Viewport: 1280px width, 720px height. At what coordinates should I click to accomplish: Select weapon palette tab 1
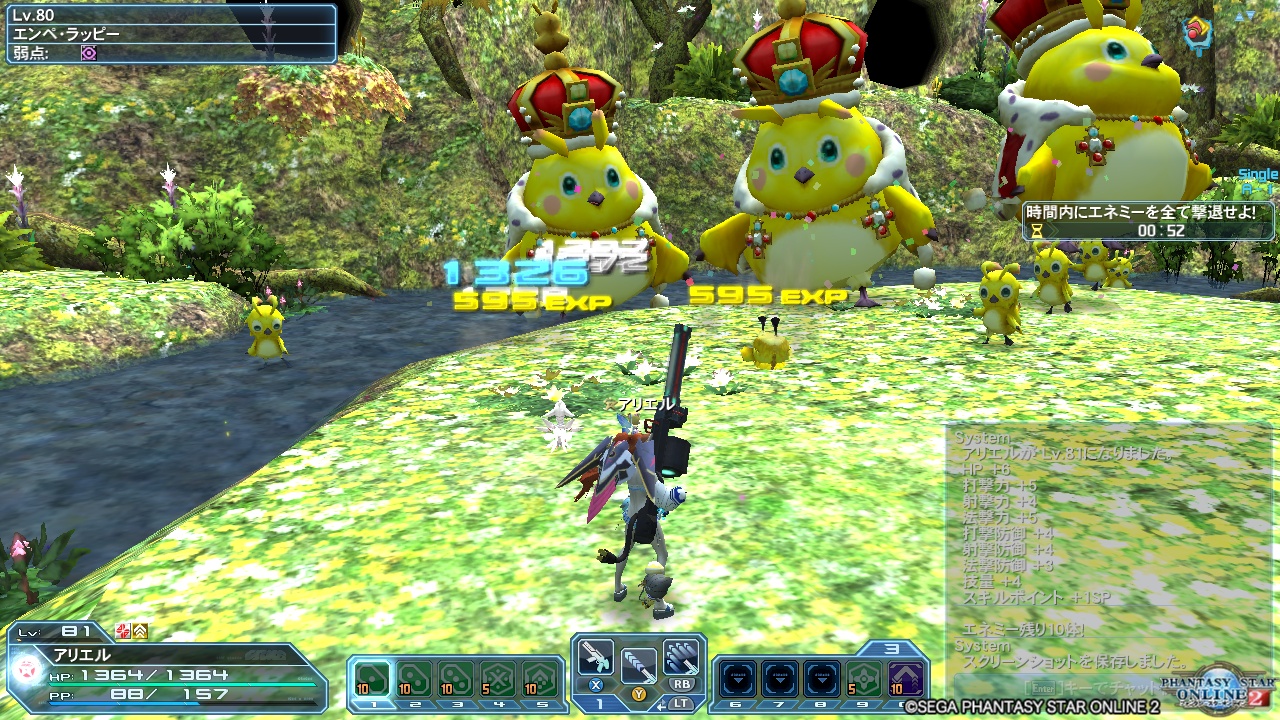[x=599, y=705]
